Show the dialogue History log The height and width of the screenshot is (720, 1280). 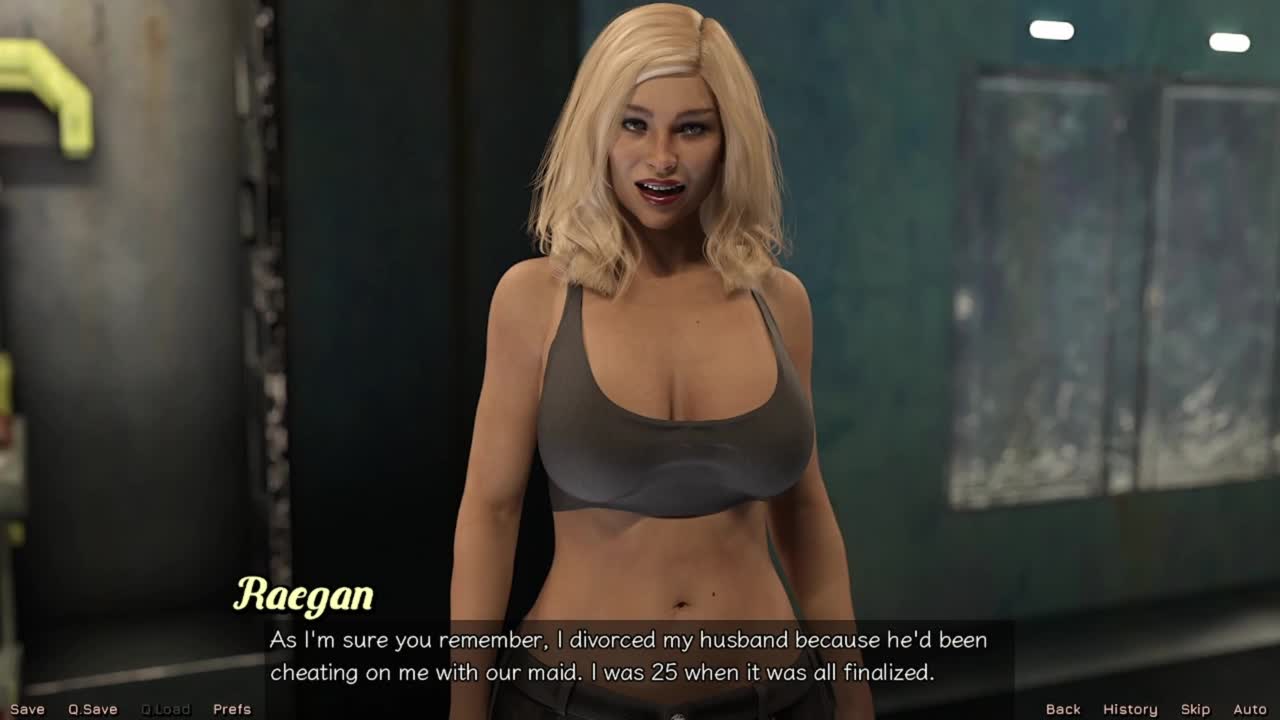pyautogui.click(x=1130, y=709)
